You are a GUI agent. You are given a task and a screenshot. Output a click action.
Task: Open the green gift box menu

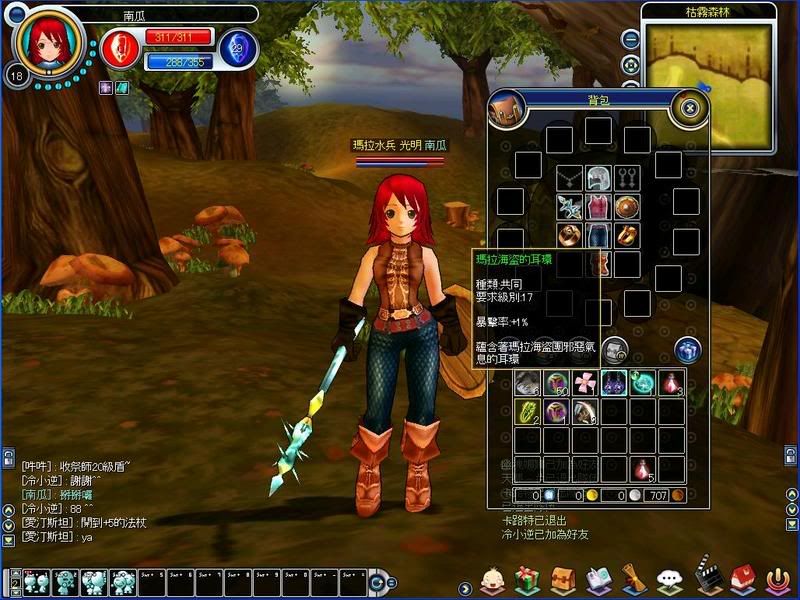pyautogui.click(x=526, y=578)
